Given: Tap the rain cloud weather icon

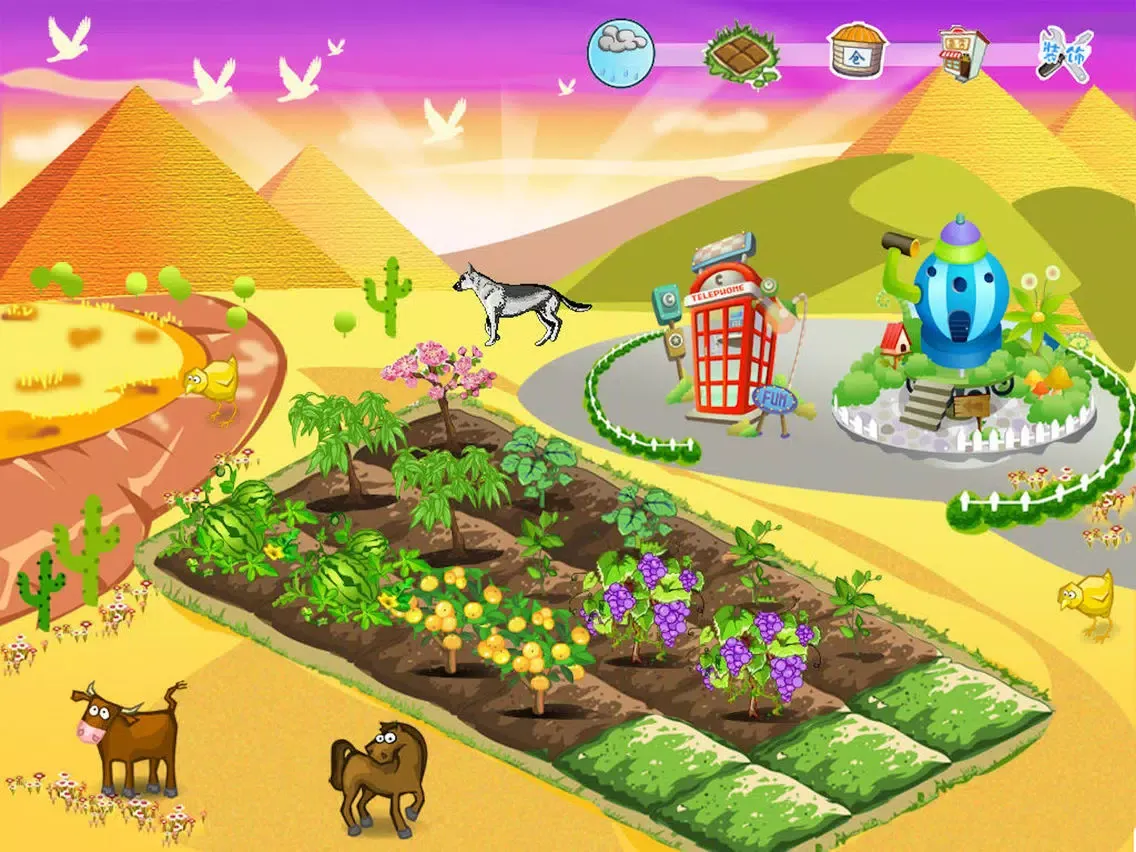Looking at the screenshot, I should pyautogui.click(x=621, y=52).
